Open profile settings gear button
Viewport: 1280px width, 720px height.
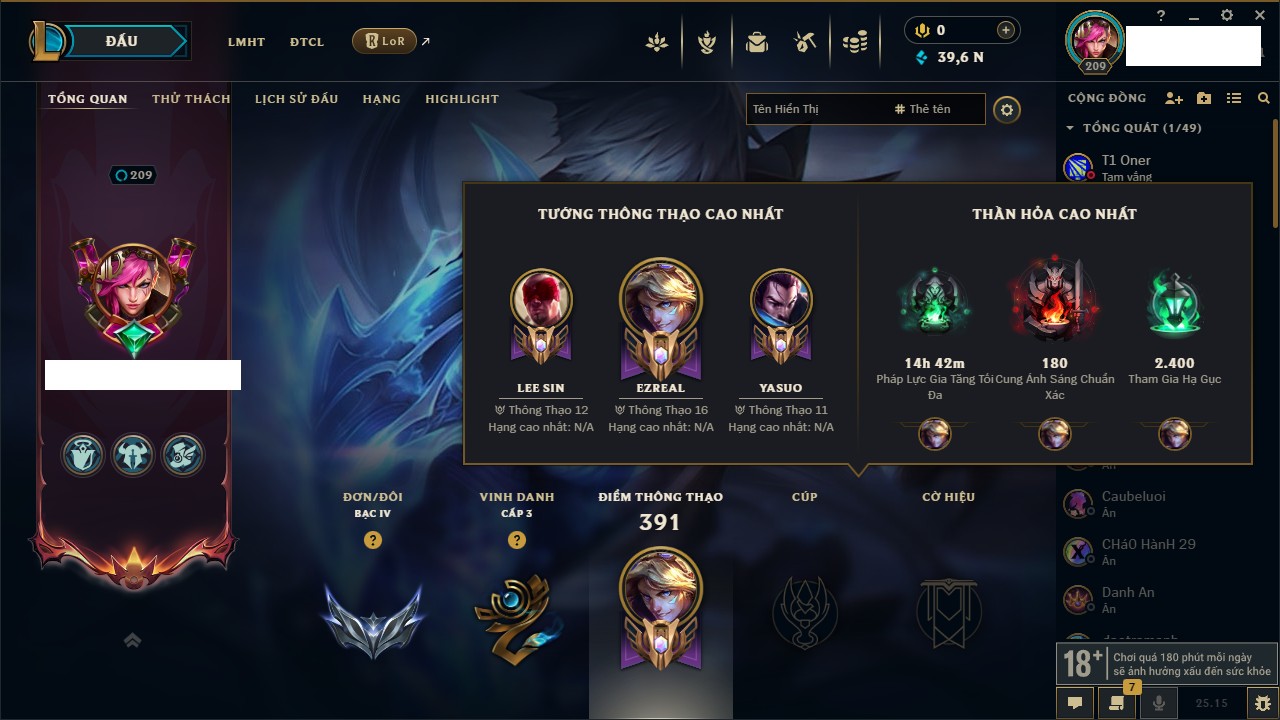coord(1007,109)
